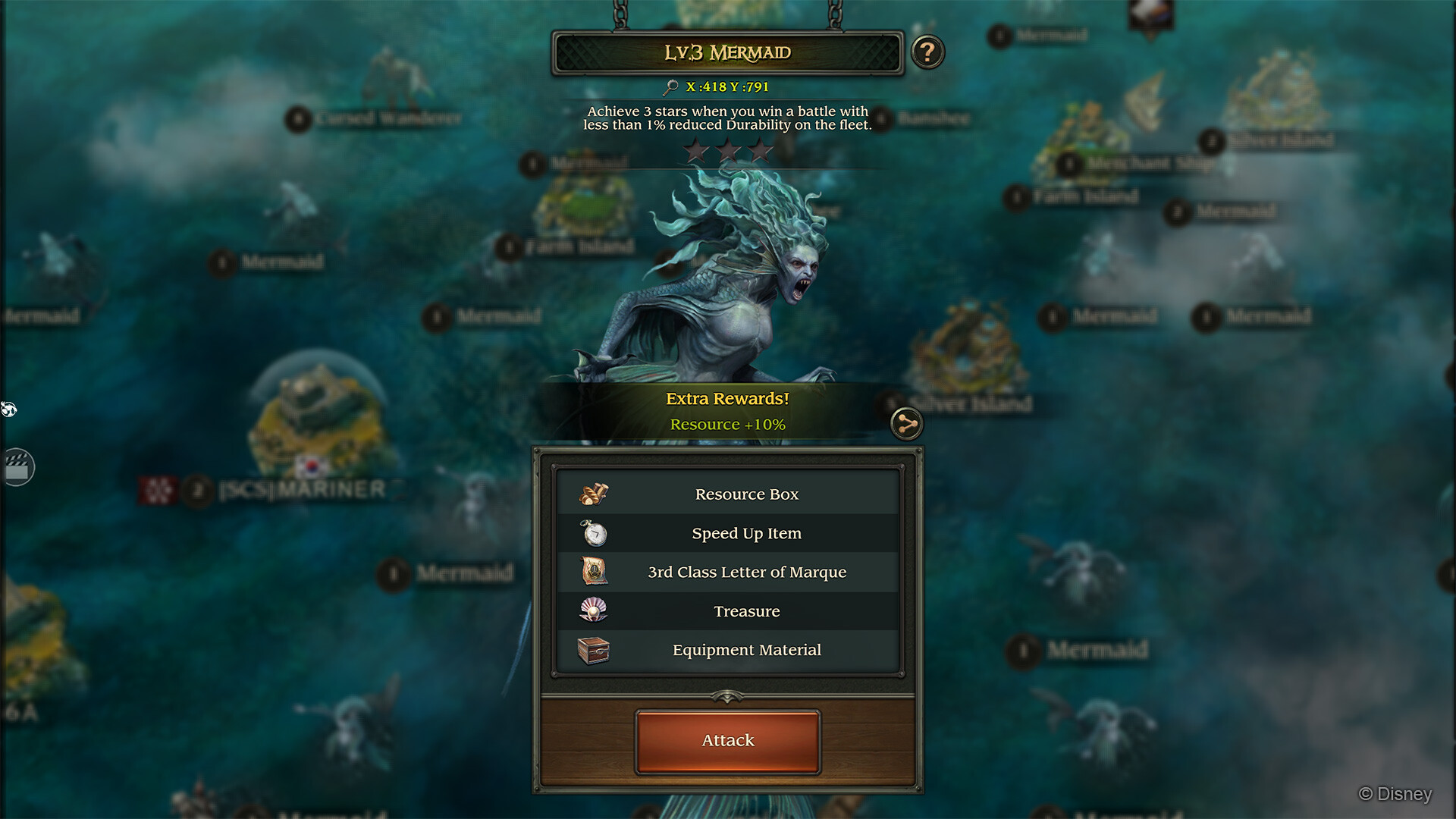
Task: Click the Resource Box gold icon
Action: 594,494
